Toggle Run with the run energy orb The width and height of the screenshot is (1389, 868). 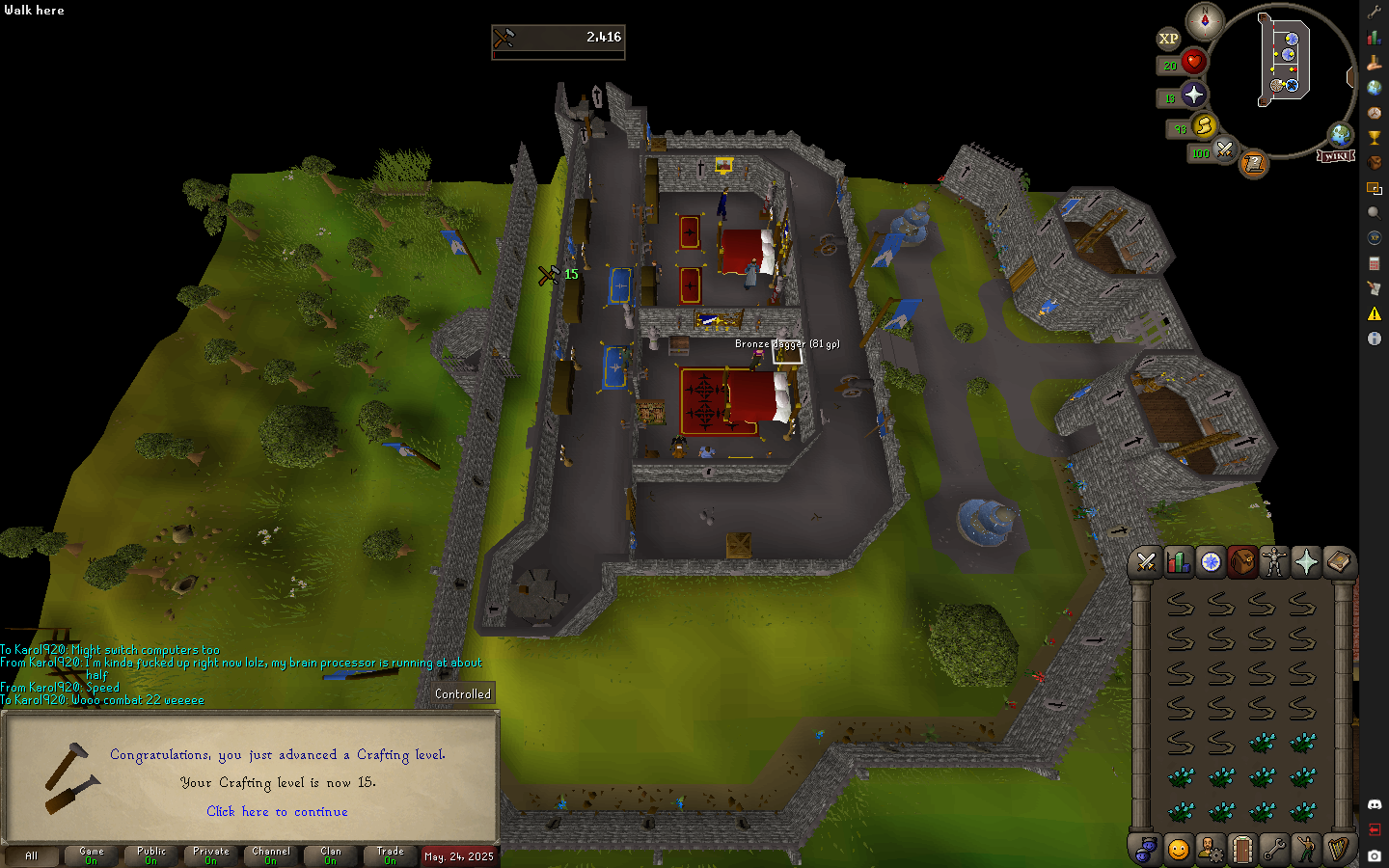[1204, 126]
